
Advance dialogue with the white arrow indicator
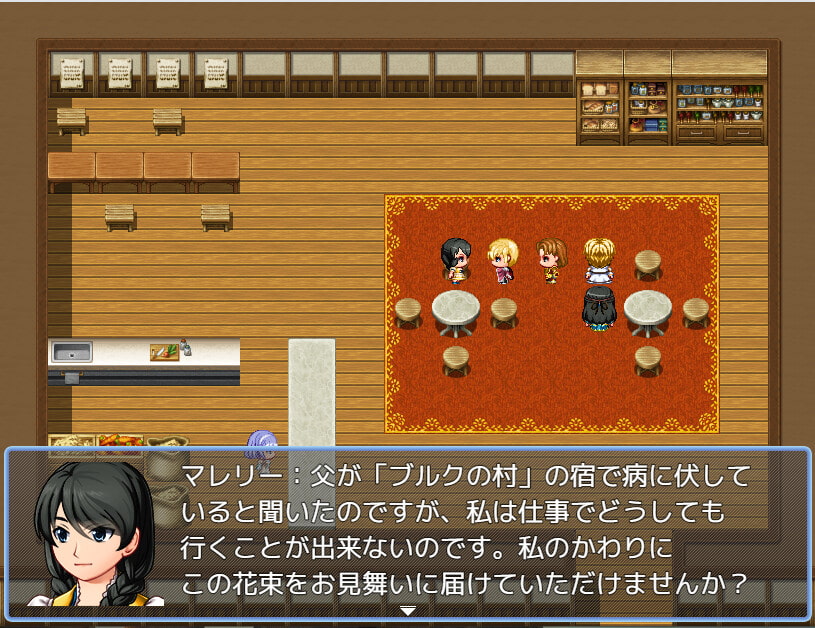tap(407, 610)
